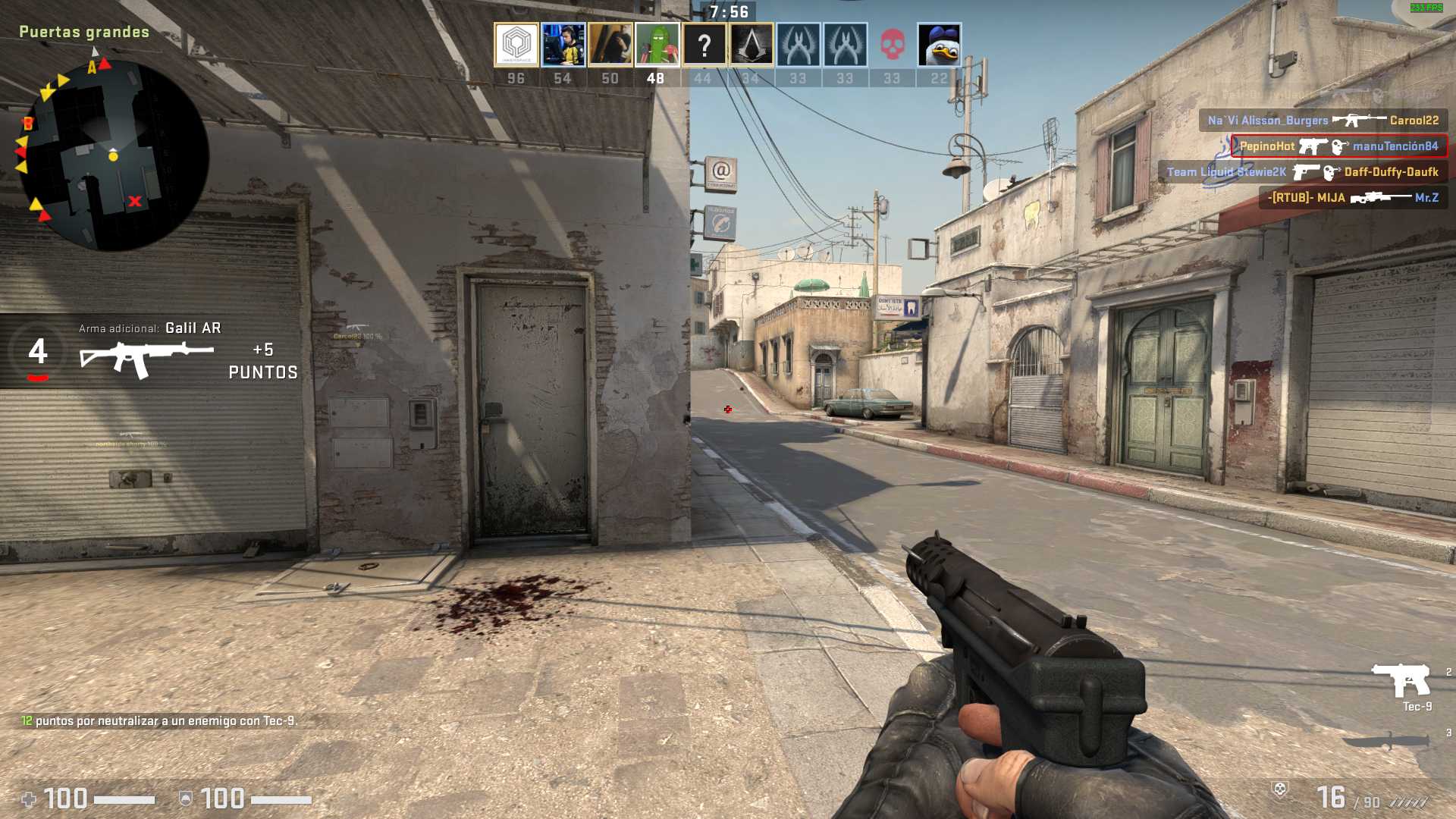The height and width of the screenshot is (819, 1456).
Task: Select the Team Liquid Stewie2K kill feed row
Action: 1302,172
